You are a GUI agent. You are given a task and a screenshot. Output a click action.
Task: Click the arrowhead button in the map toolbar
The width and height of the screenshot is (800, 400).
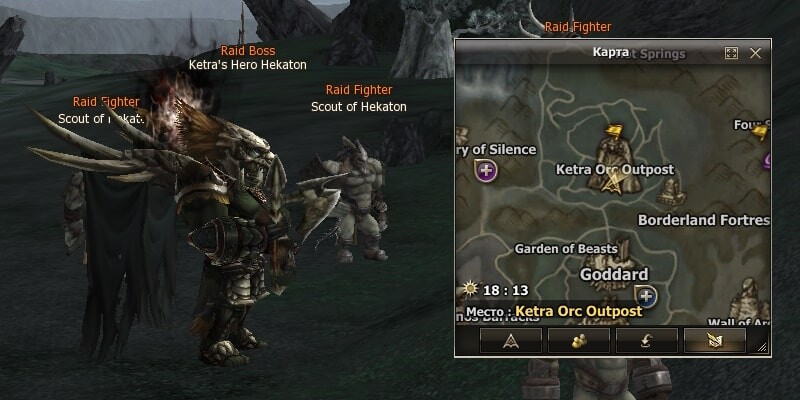(511, 341)
